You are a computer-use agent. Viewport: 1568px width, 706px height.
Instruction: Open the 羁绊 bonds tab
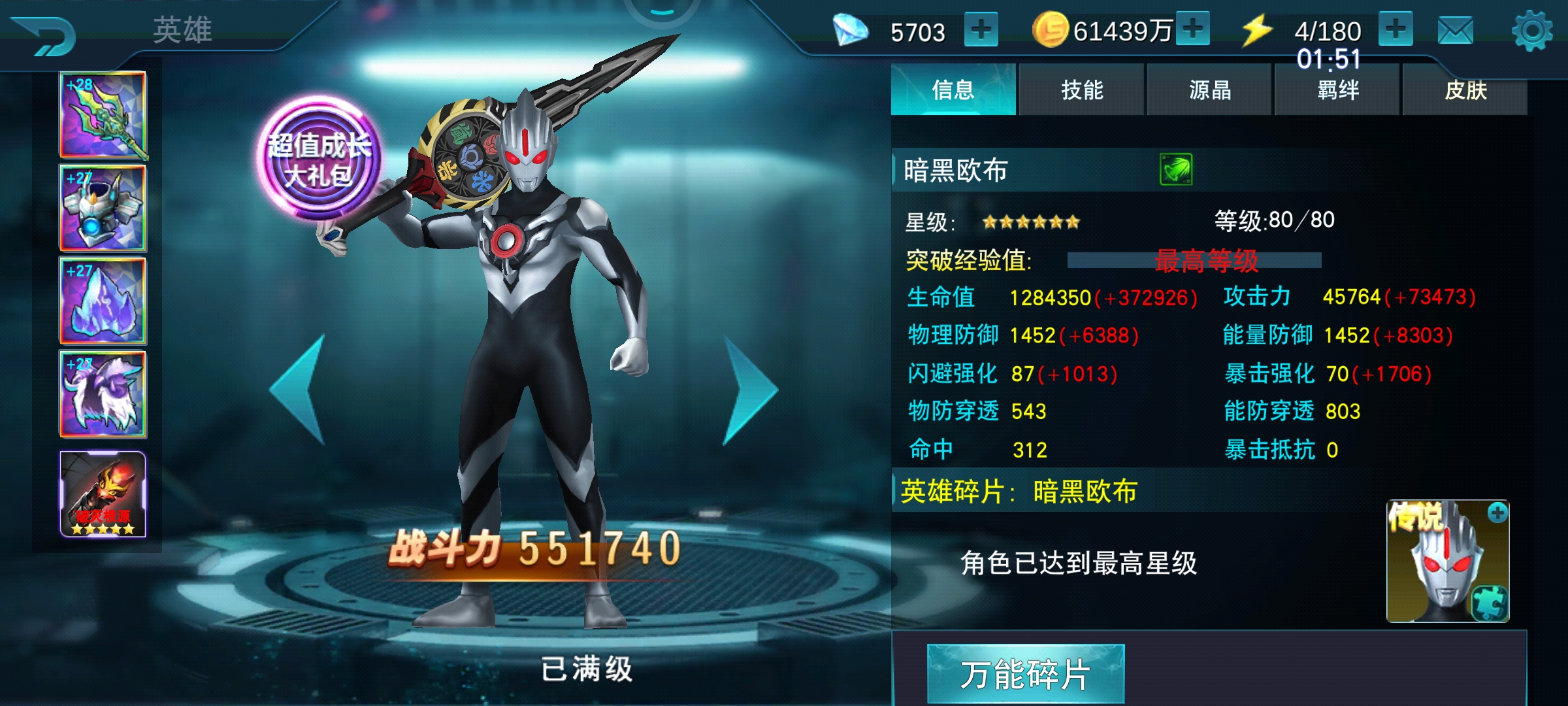pyautogui.click(x=1337, y=92)
